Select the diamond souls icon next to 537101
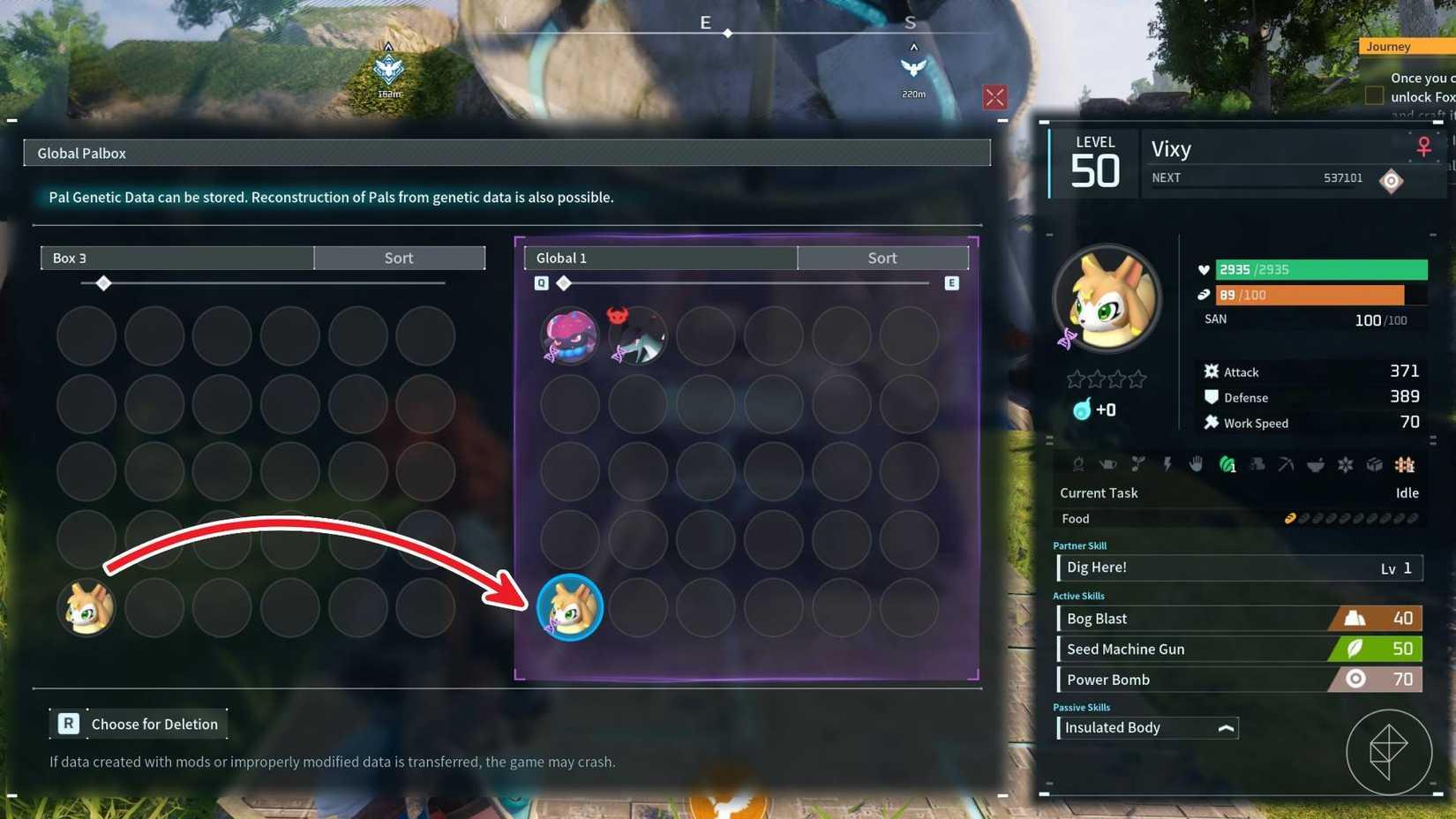 1392,181
